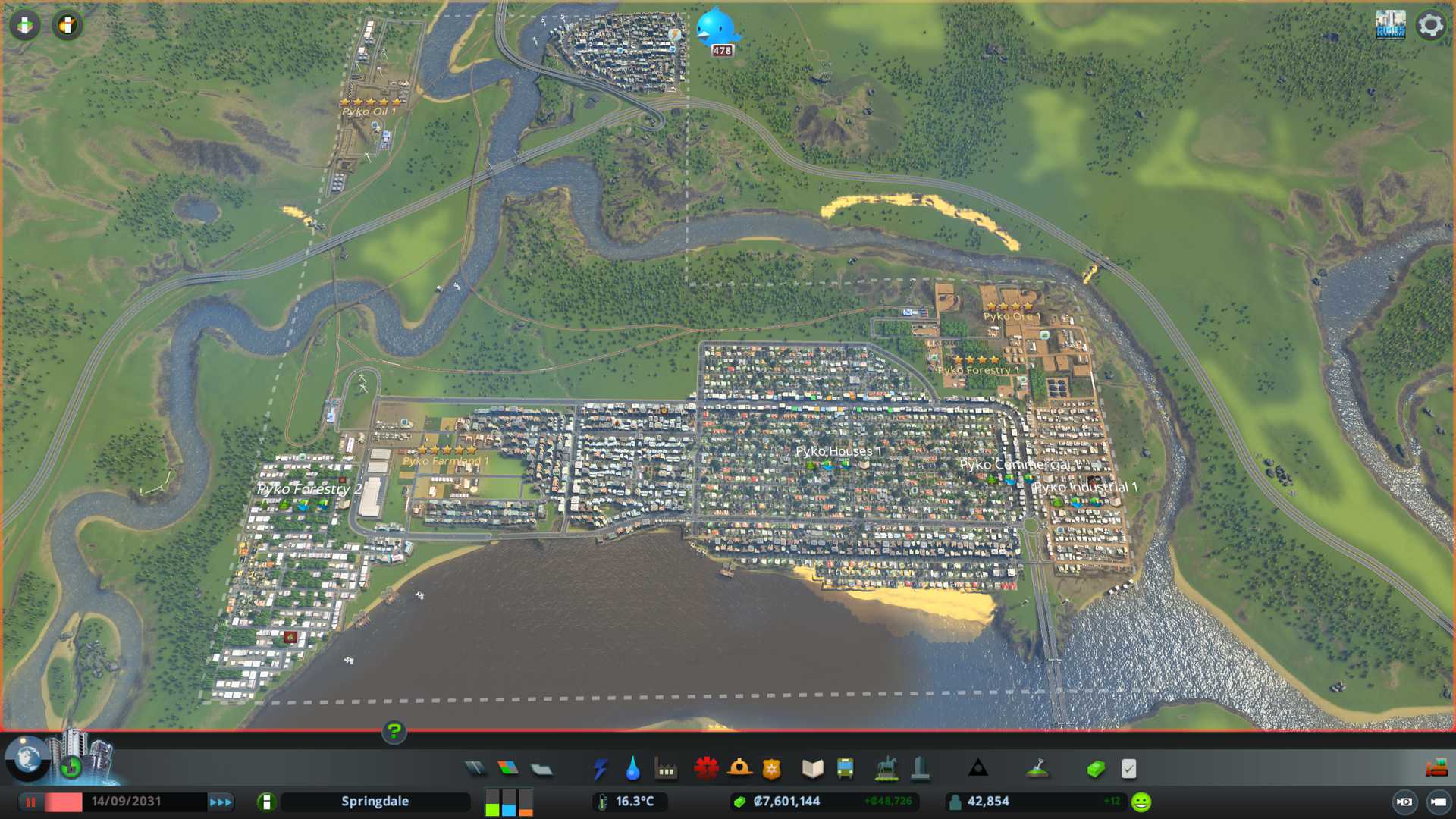Image resolution: width=1456 pixels, height=819 pixels.
Task: Open the green question mark advisor
Action: (394, 732)
